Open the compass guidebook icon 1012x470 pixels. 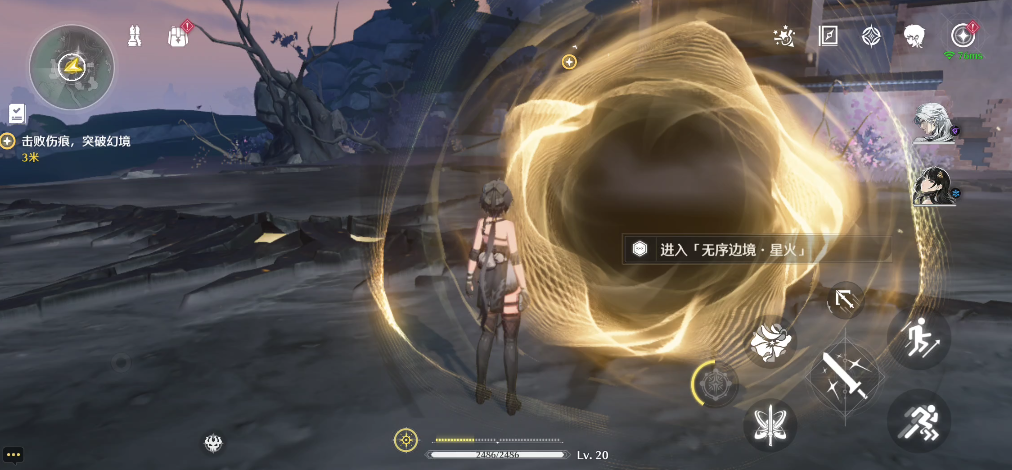pyautogui.click(x=828, y=37)
